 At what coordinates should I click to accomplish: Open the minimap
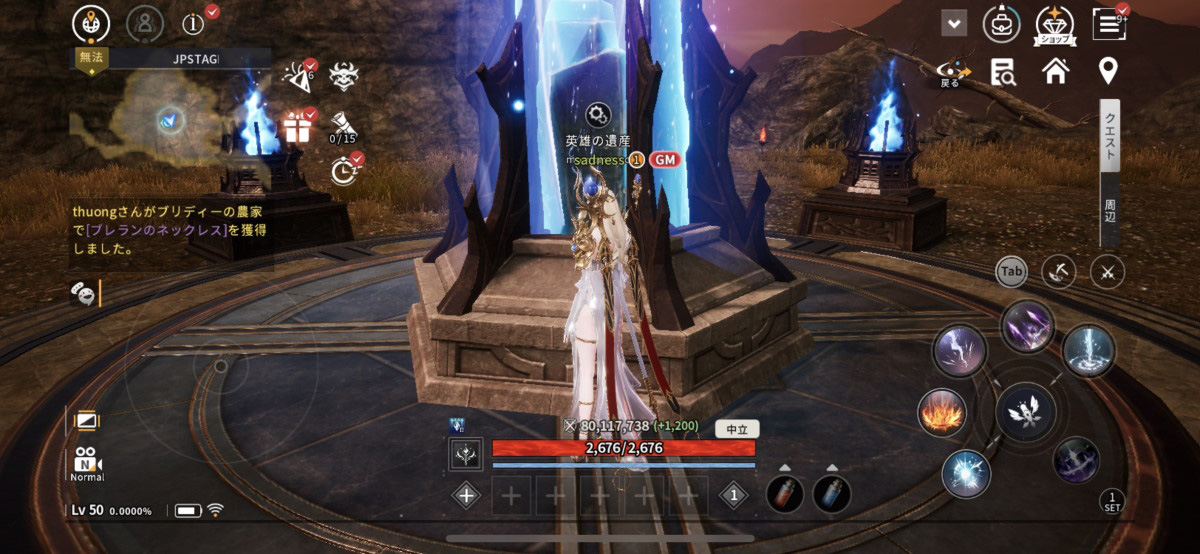pos(170,120)
